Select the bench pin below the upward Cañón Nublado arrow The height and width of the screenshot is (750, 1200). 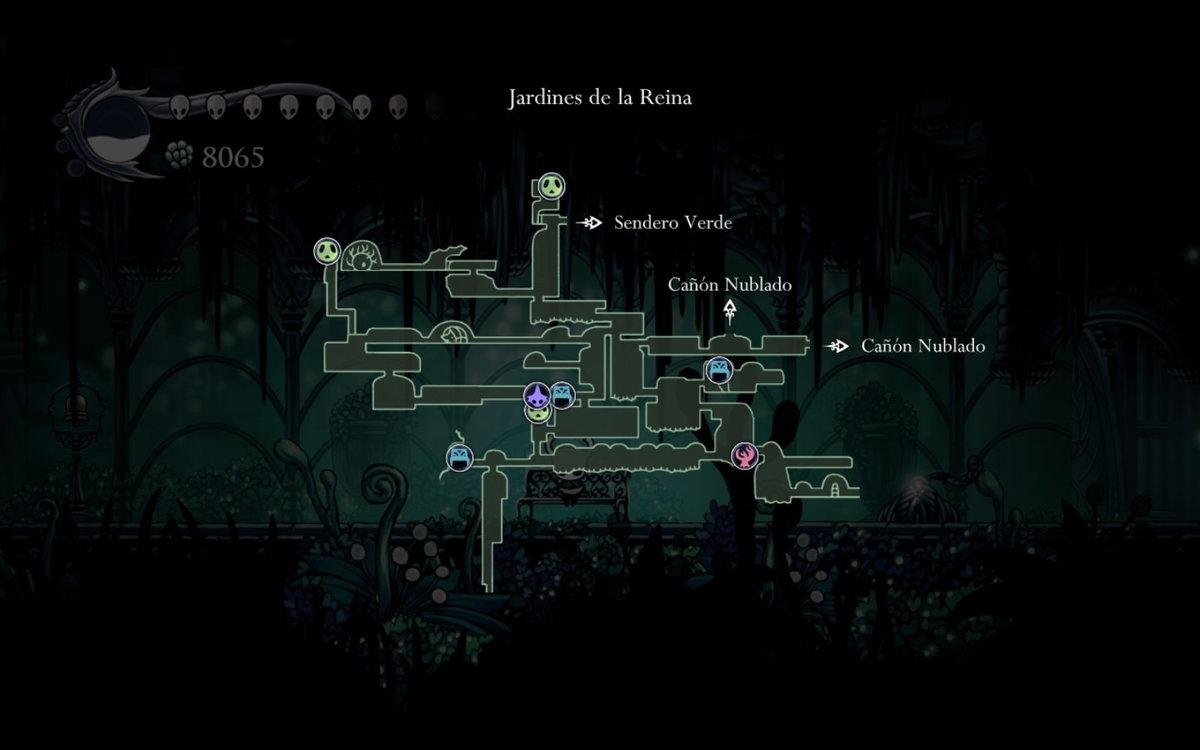[x=719, y=370]
